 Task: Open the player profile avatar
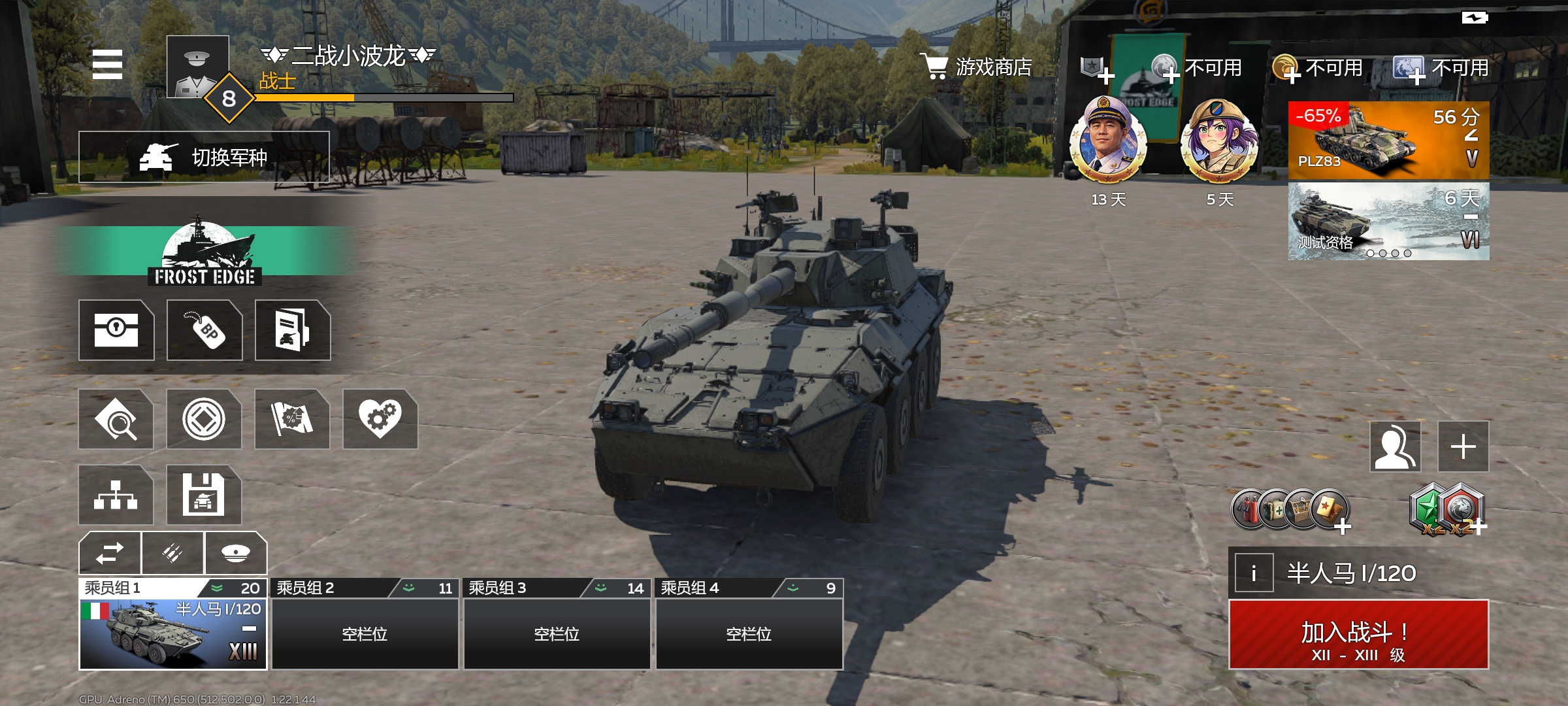click(x=197, y=67)
